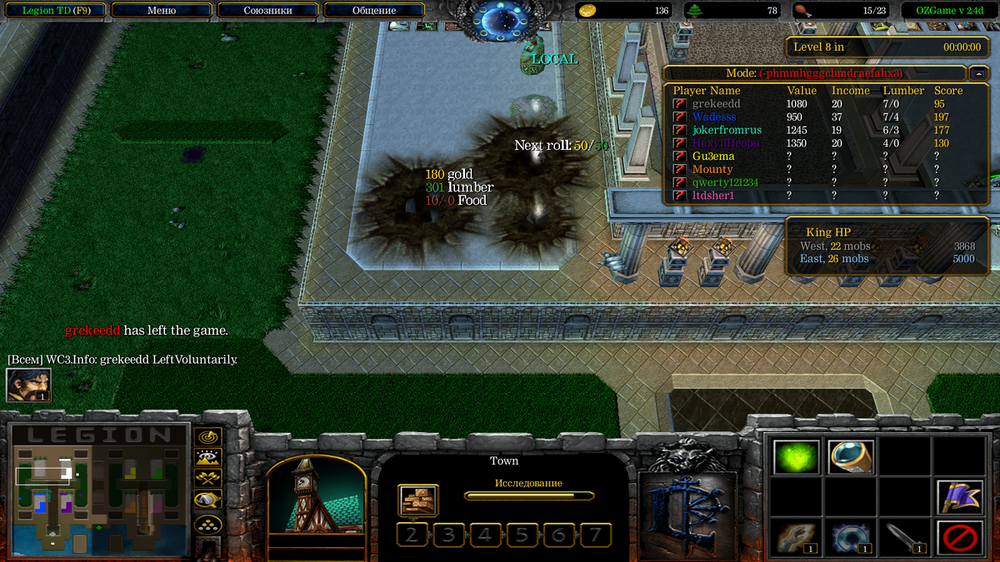Collapse the multiboard with the minus button
This screenshot has height=562, width=1000.
click(x=976, y=73)
